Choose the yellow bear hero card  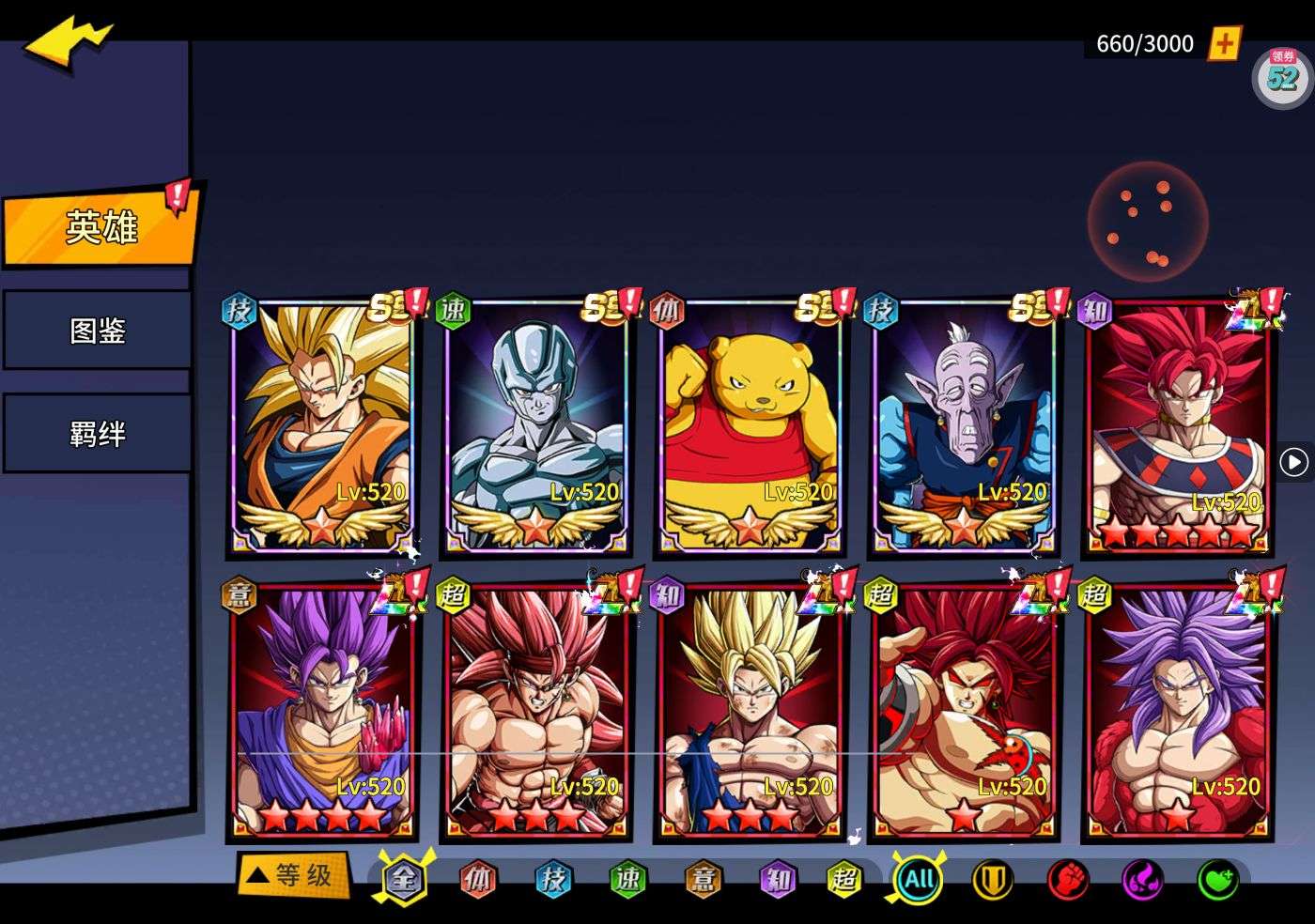click(750, 425)
